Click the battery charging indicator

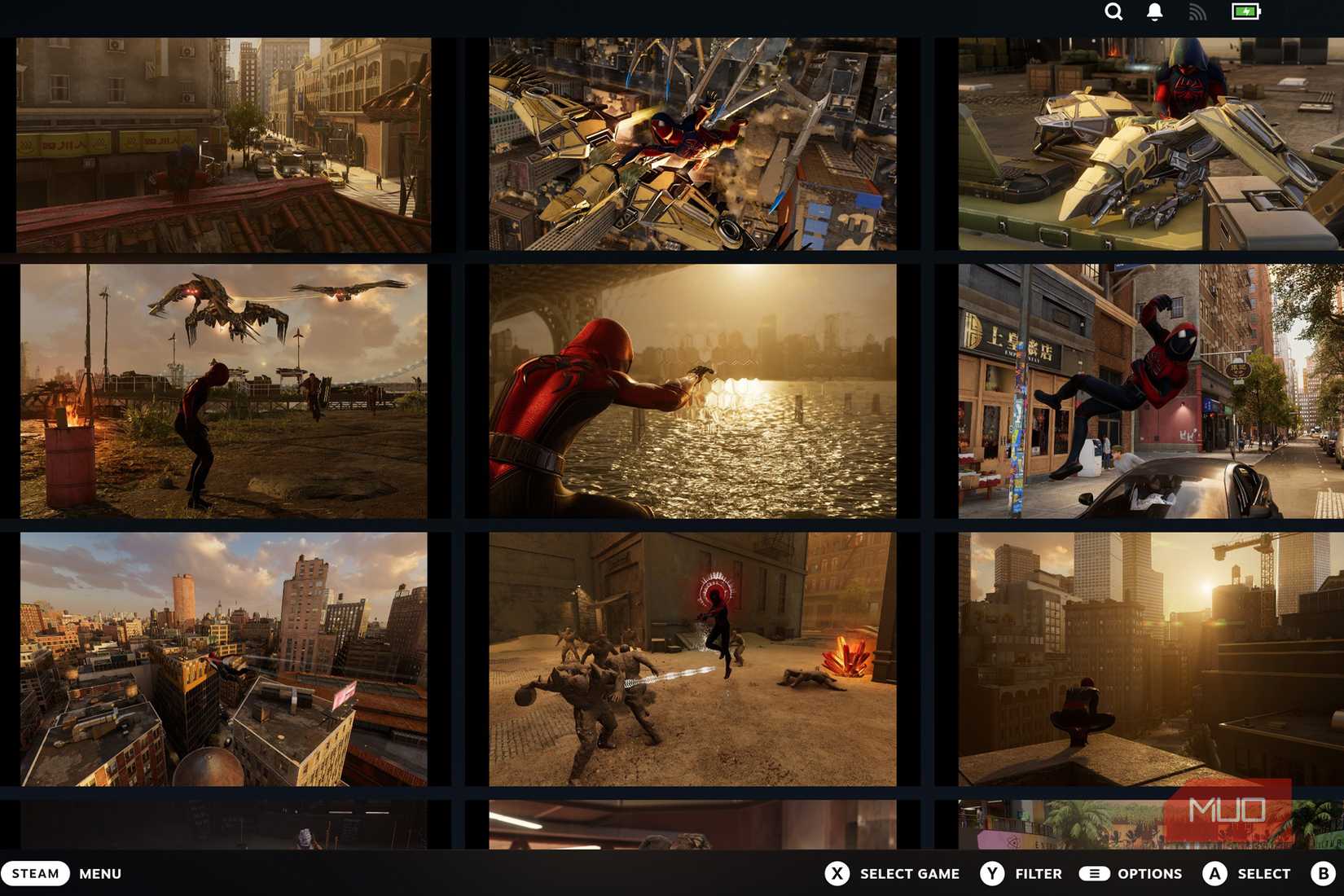pos(1244,12)
